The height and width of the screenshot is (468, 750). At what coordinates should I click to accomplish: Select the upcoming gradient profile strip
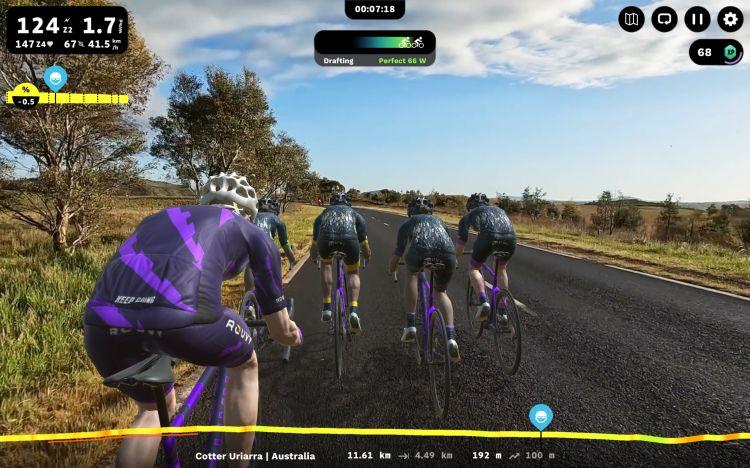click(x=68, y=98)
